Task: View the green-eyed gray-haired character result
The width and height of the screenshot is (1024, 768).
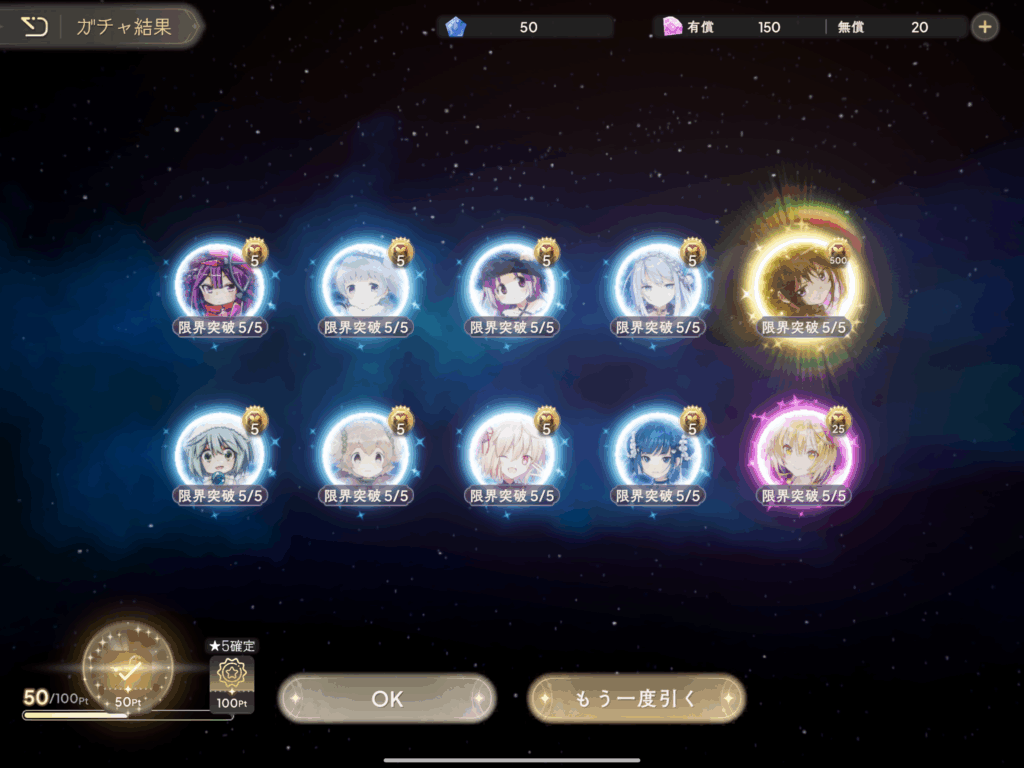Action: [x=219, y=453]
